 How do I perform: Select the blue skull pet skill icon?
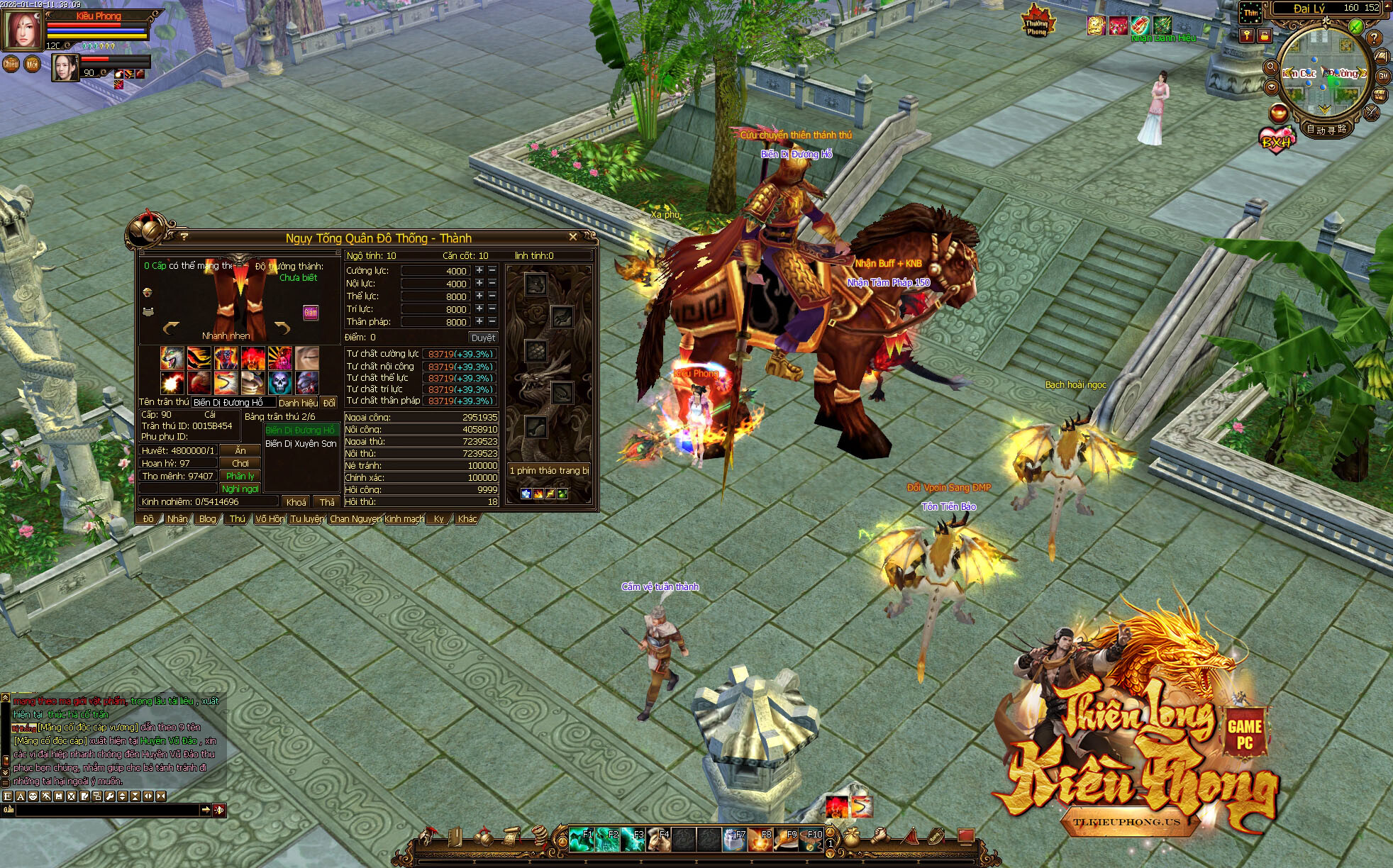pyautogui.click(x=280, y=383)
